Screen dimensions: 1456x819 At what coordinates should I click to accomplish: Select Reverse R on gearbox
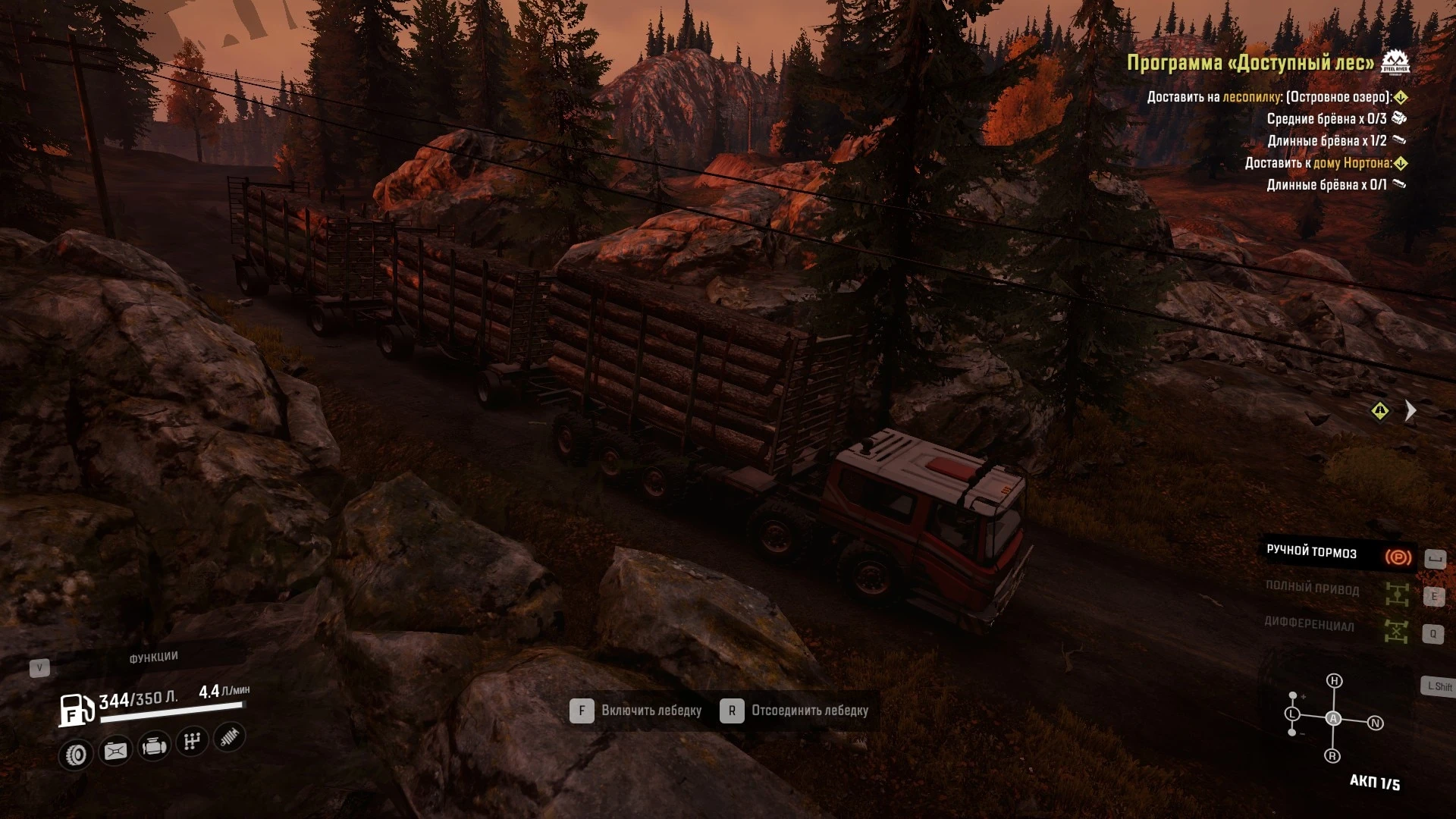(x=1332, y=756)
